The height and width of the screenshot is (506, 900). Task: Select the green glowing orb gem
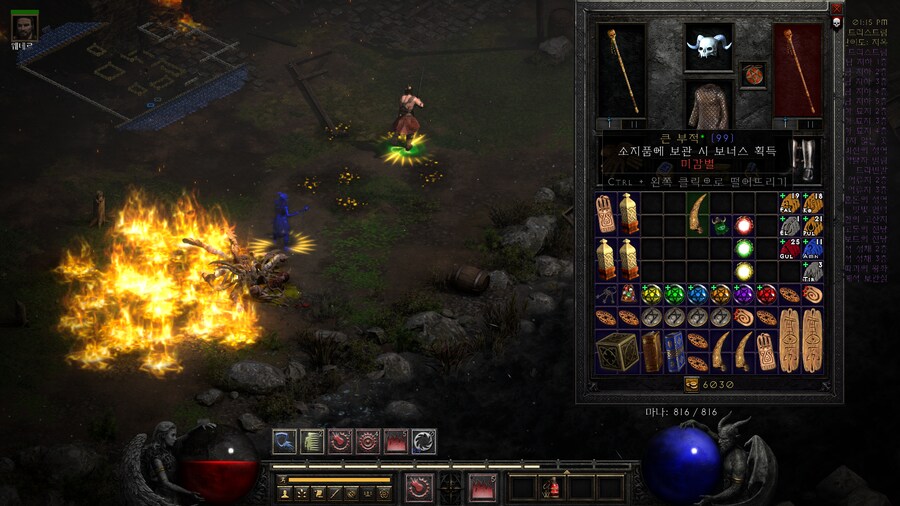pyautogui.click(x=743, y=248)
